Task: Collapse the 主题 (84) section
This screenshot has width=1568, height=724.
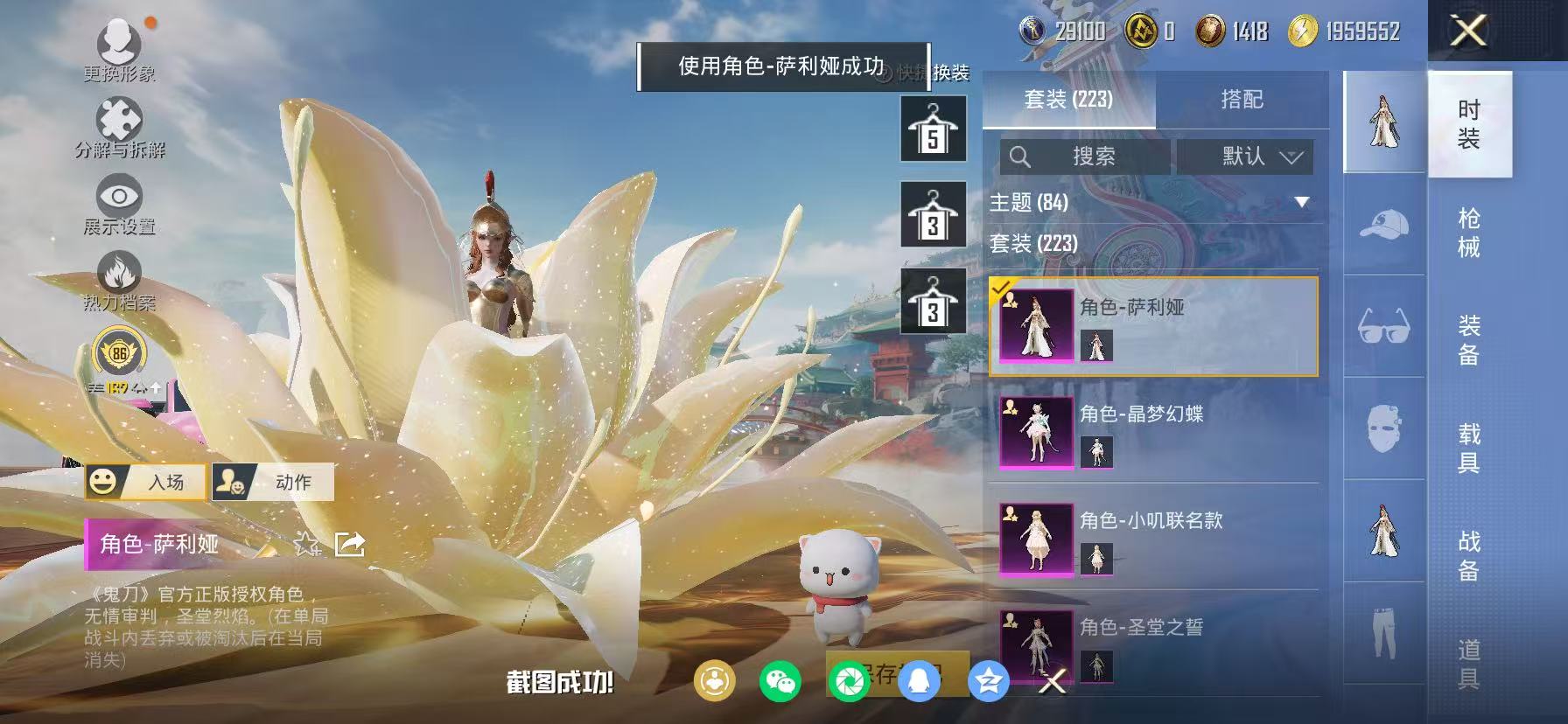Action: pyautogui.click(x=1303, y=202)
